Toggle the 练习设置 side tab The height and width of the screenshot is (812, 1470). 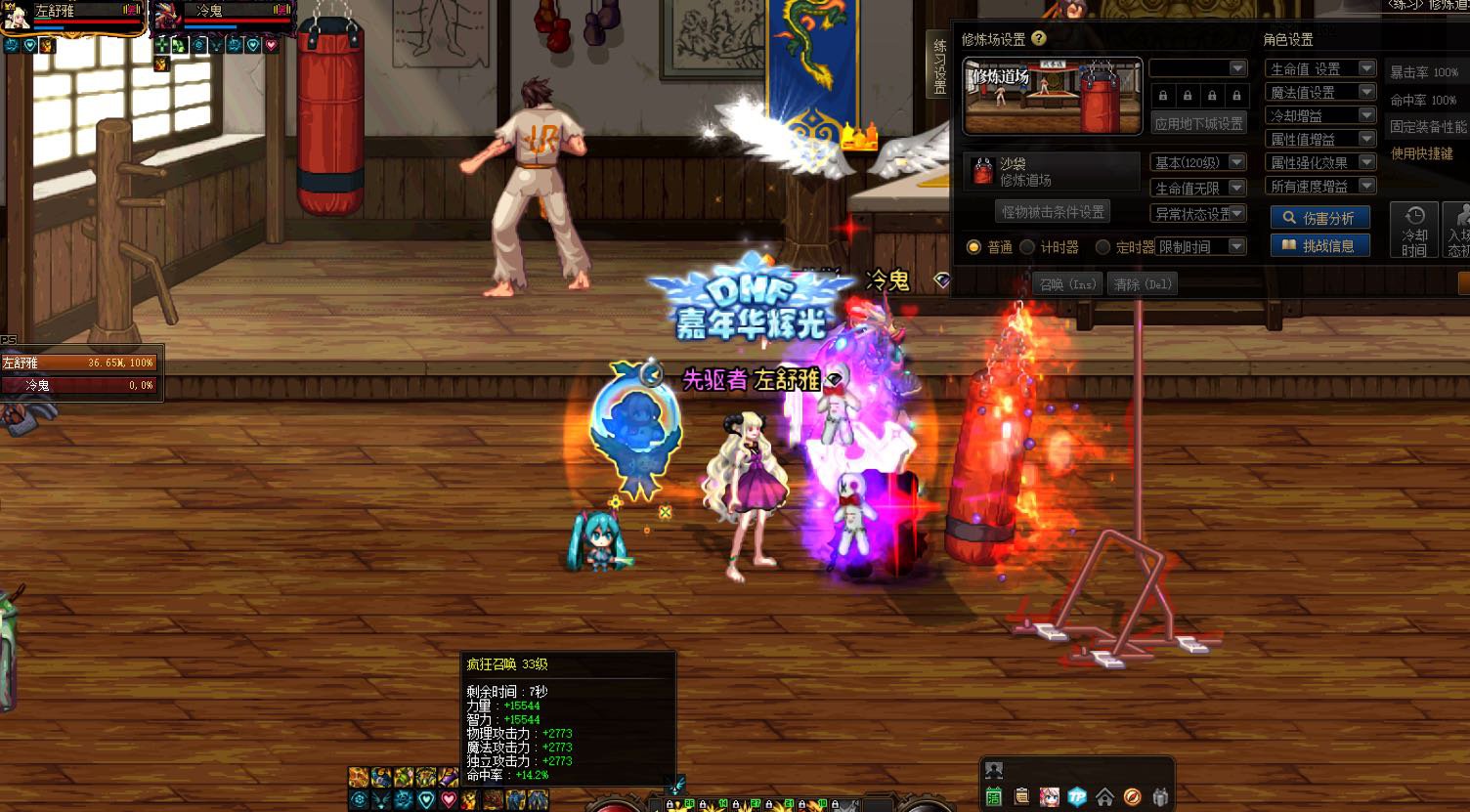point(939,64)
